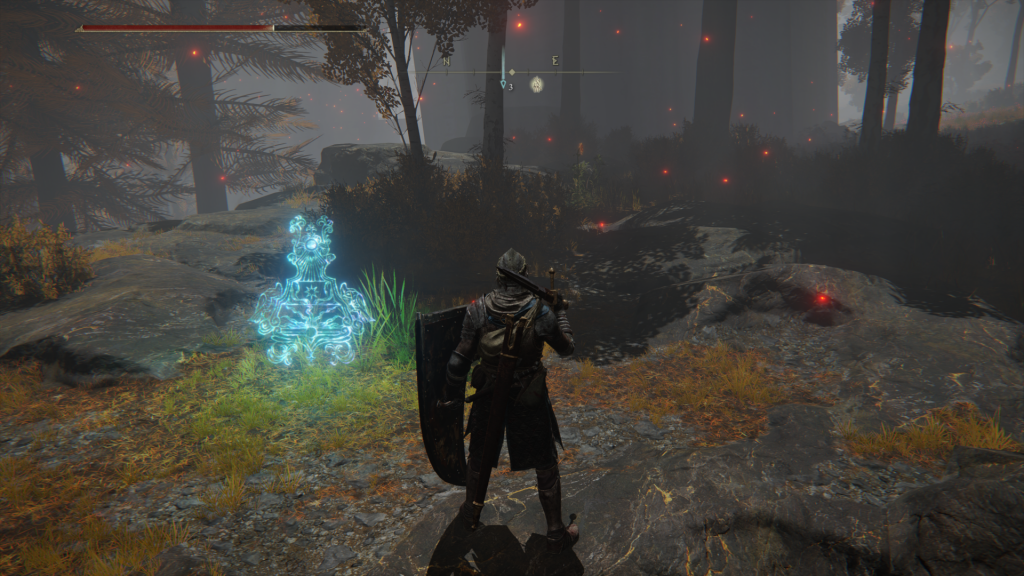Click the compass bar's center diamond
1024x576 pixels.
pyautogui.click(x=512, y=72)
